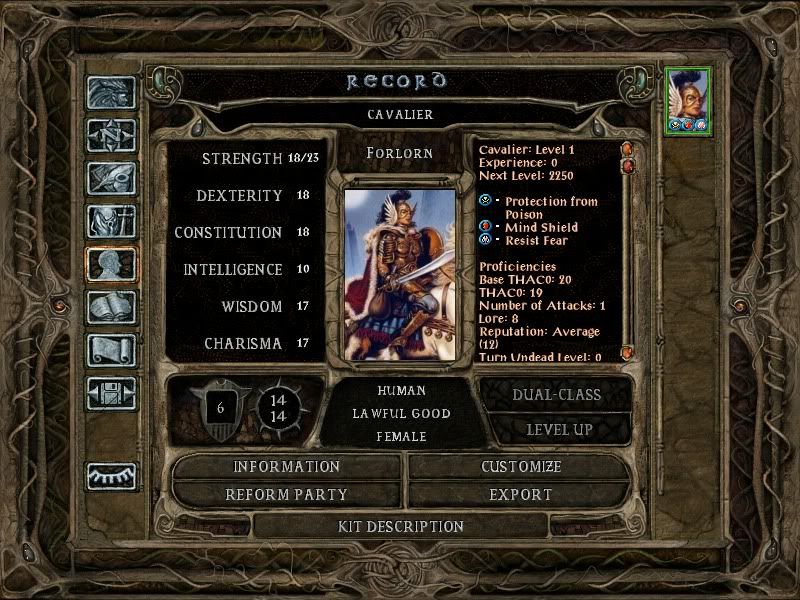Image resolution: width=800 pixels, height=600 pixels.
Task: Return to game with the dragon-head icon
Action: click(x=111, y=94)
